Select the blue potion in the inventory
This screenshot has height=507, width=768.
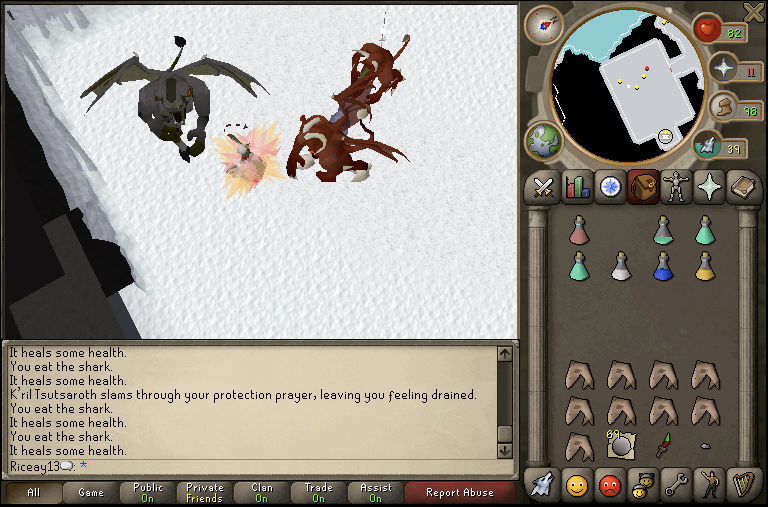(662, 265)
